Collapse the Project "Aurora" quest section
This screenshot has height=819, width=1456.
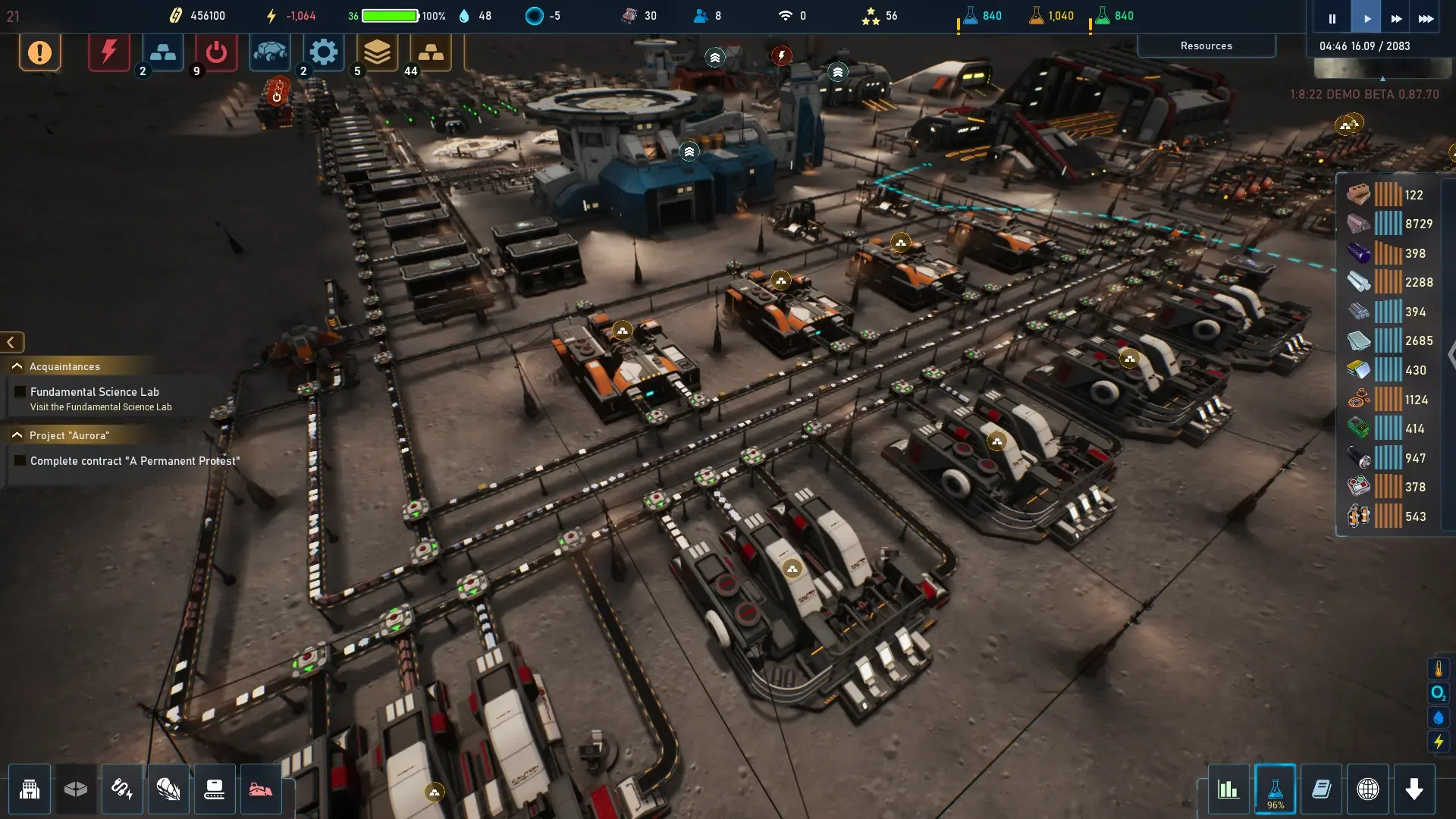[x=17, y=435]
